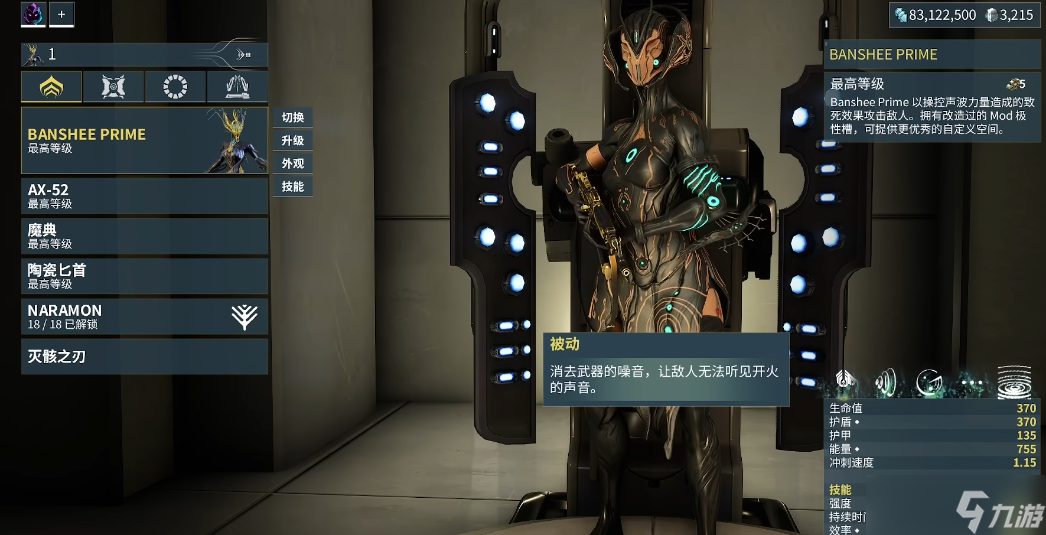Select the Banshee Prime warframe slot

point(144,140)
